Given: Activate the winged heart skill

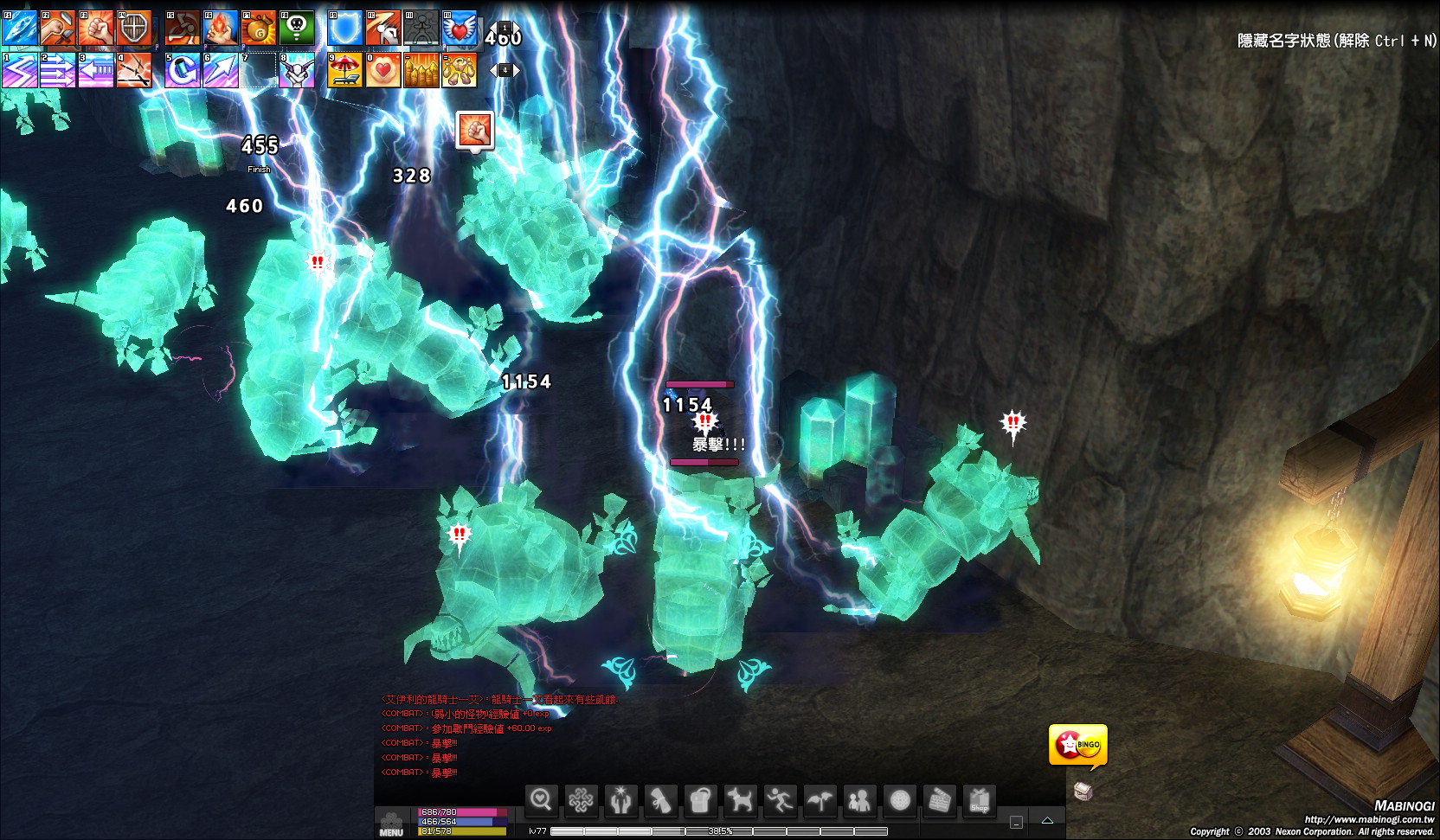Looking at the screenshot, I should point(460,29).
